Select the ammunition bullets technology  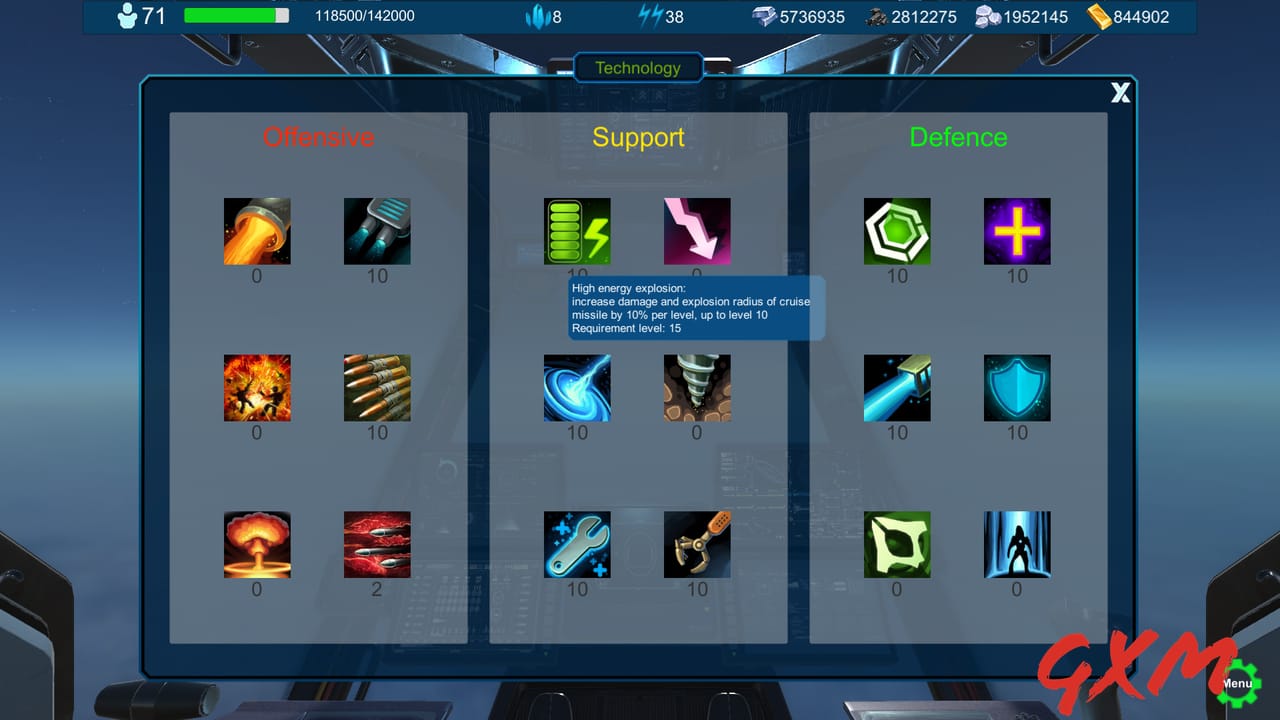[x=377, y=387]
